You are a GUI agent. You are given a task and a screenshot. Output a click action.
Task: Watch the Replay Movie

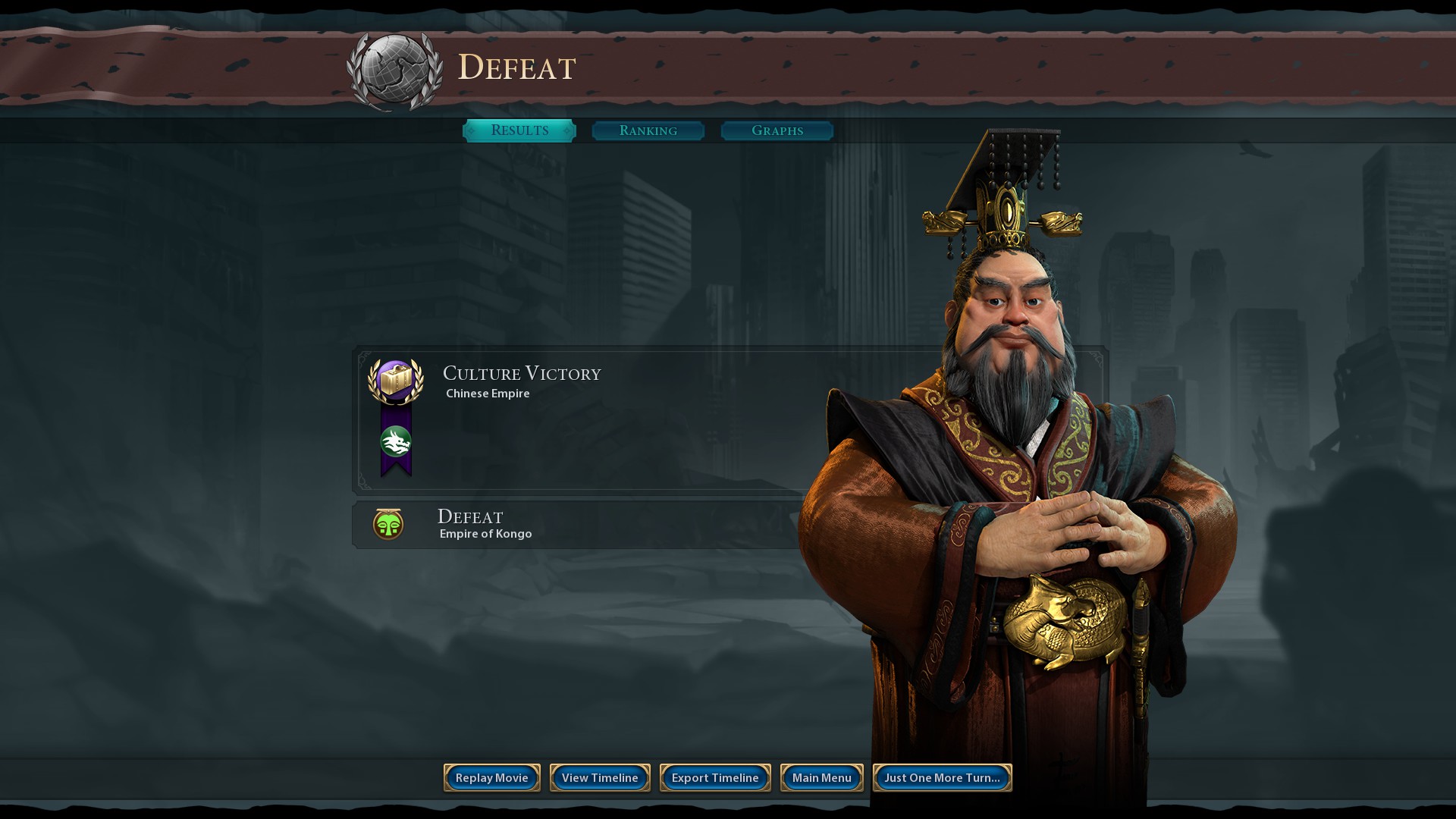[x=492, y=777]
